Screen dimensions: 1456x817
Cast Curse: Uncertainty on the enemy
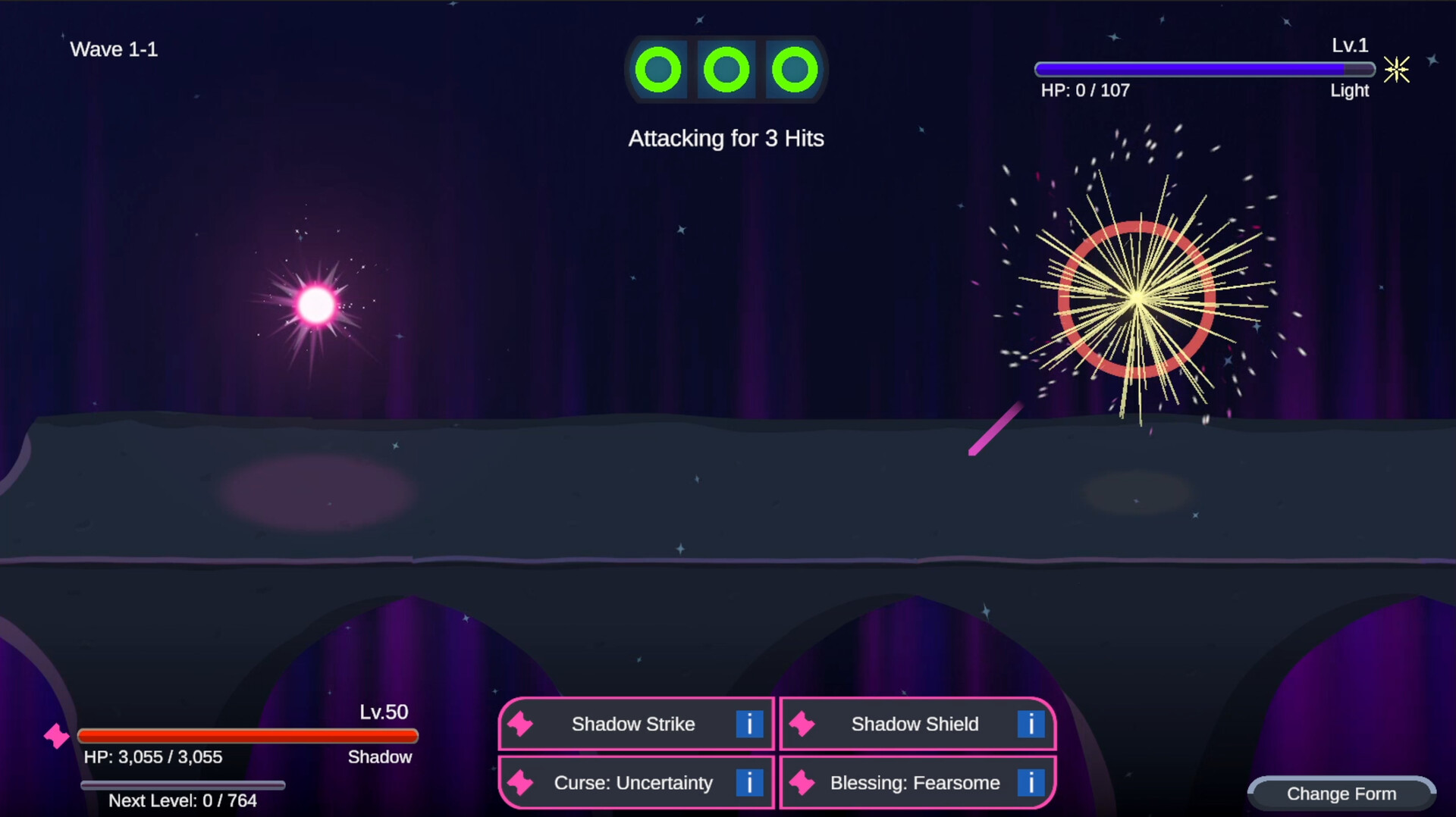click(633, 783)
